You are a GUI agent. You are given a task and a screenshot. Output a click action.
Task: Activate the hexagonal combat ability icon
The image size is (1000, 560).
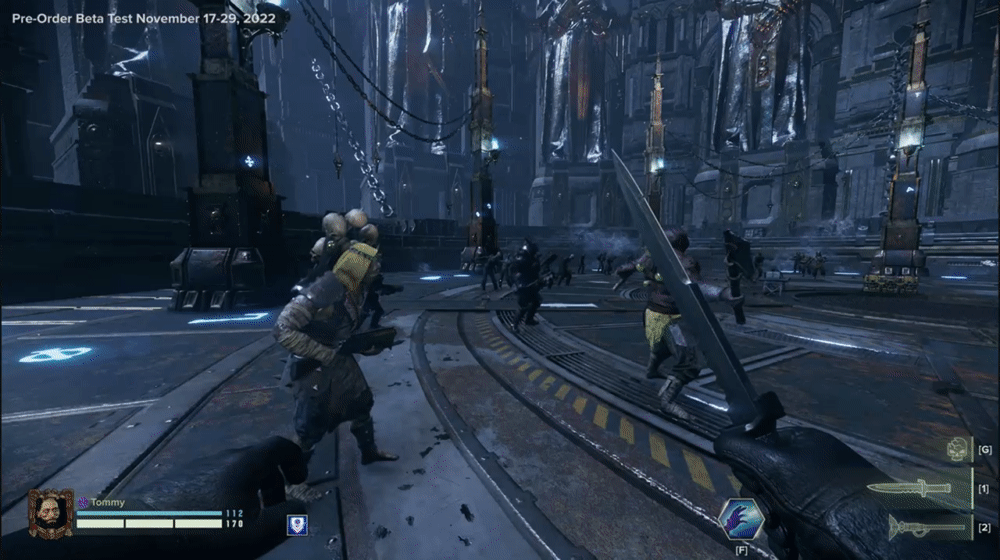[741, 518]
